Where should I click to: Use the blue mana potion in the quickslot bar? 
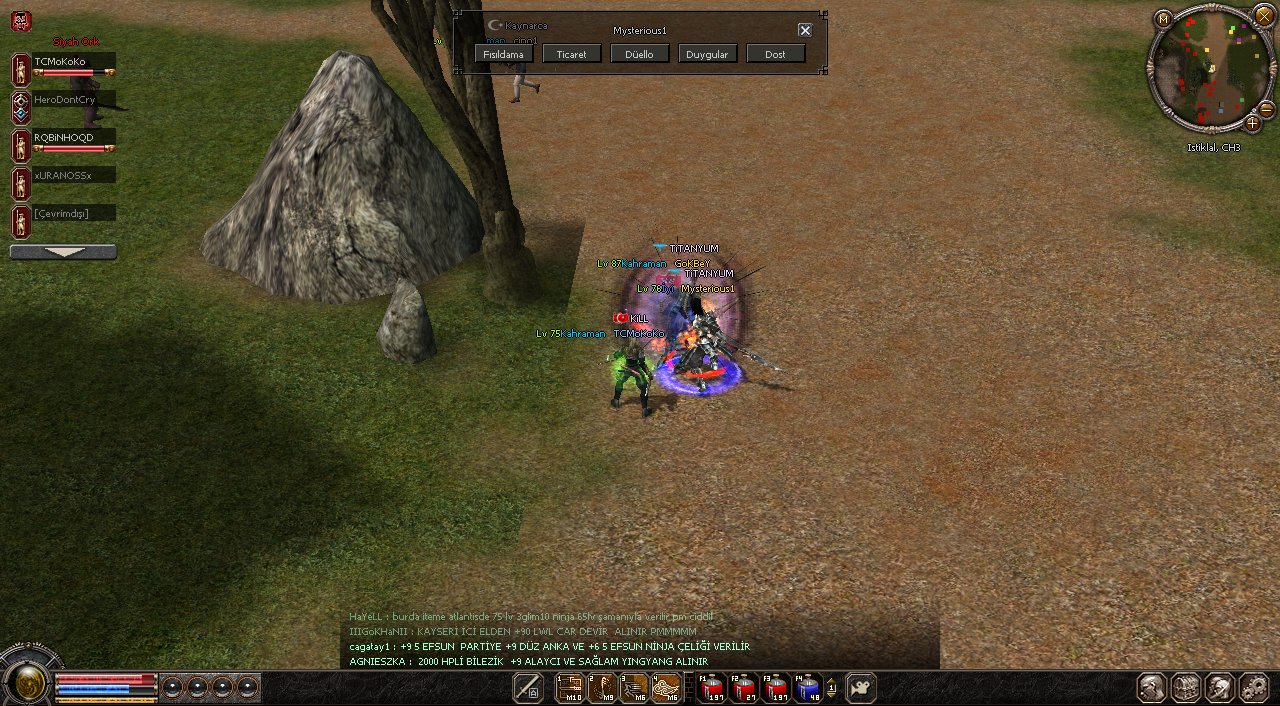(807, 688)
